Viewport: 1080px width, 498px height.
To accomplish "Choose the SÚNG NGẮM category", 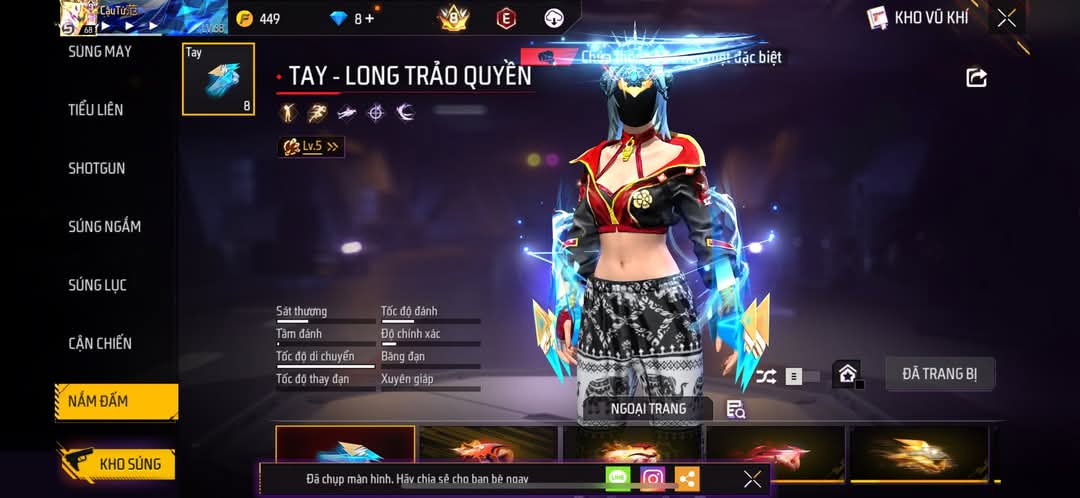I will [x=104, y=226].
